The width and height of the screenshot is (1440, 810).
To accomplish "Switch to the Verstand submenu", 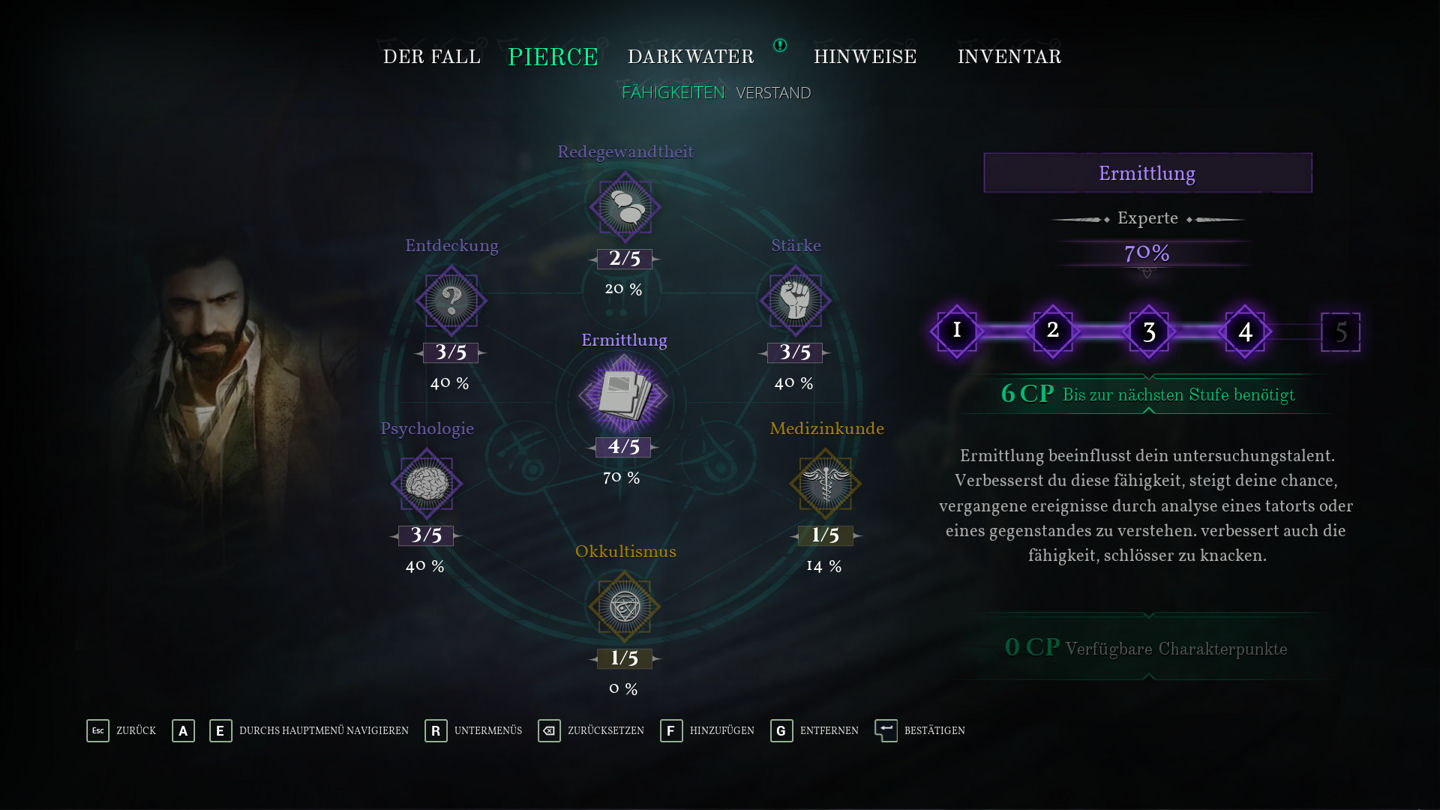I will pyautogui.click(x=773, y=93).
